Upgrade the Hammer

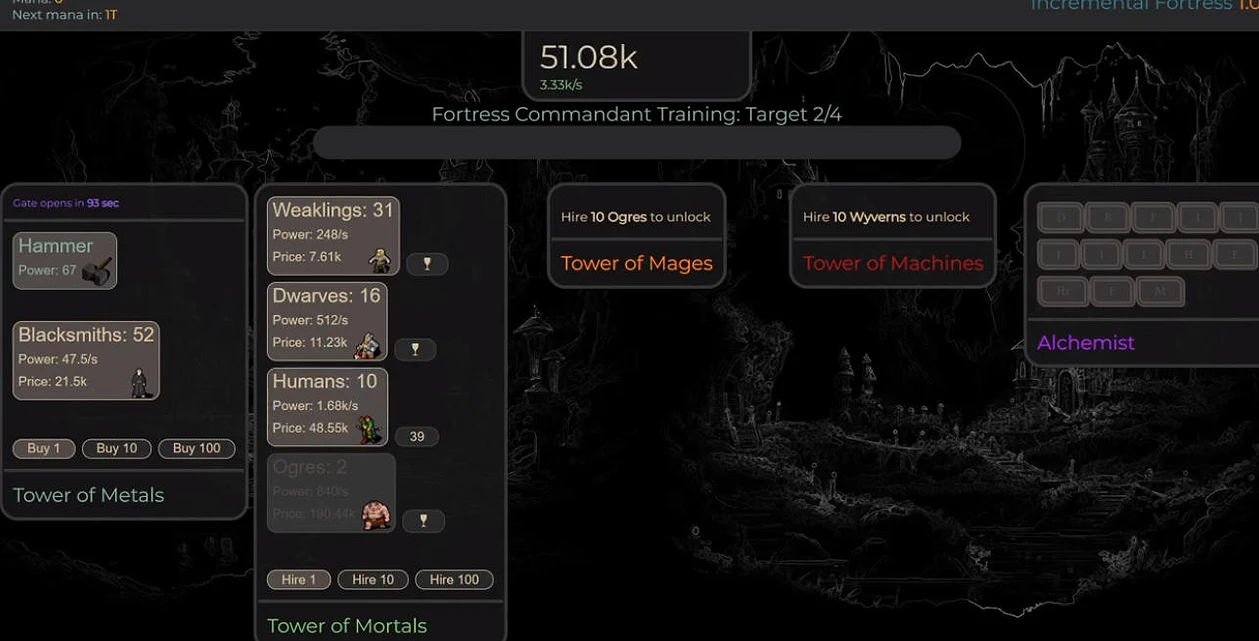65,260
